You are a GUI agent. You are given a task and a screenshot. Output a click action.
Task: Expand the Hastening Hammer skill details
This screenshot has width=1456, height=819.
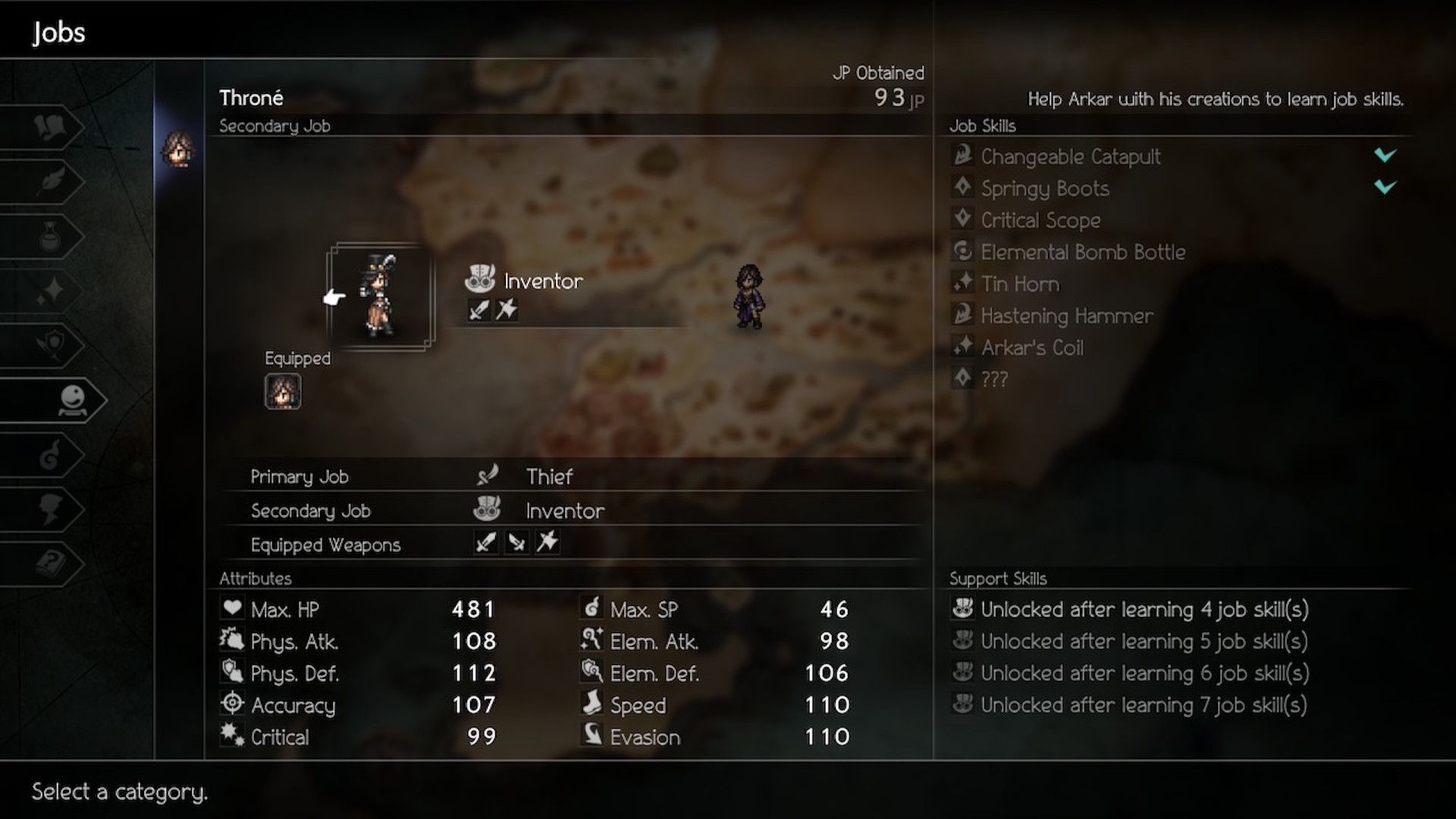point(1065,316)
